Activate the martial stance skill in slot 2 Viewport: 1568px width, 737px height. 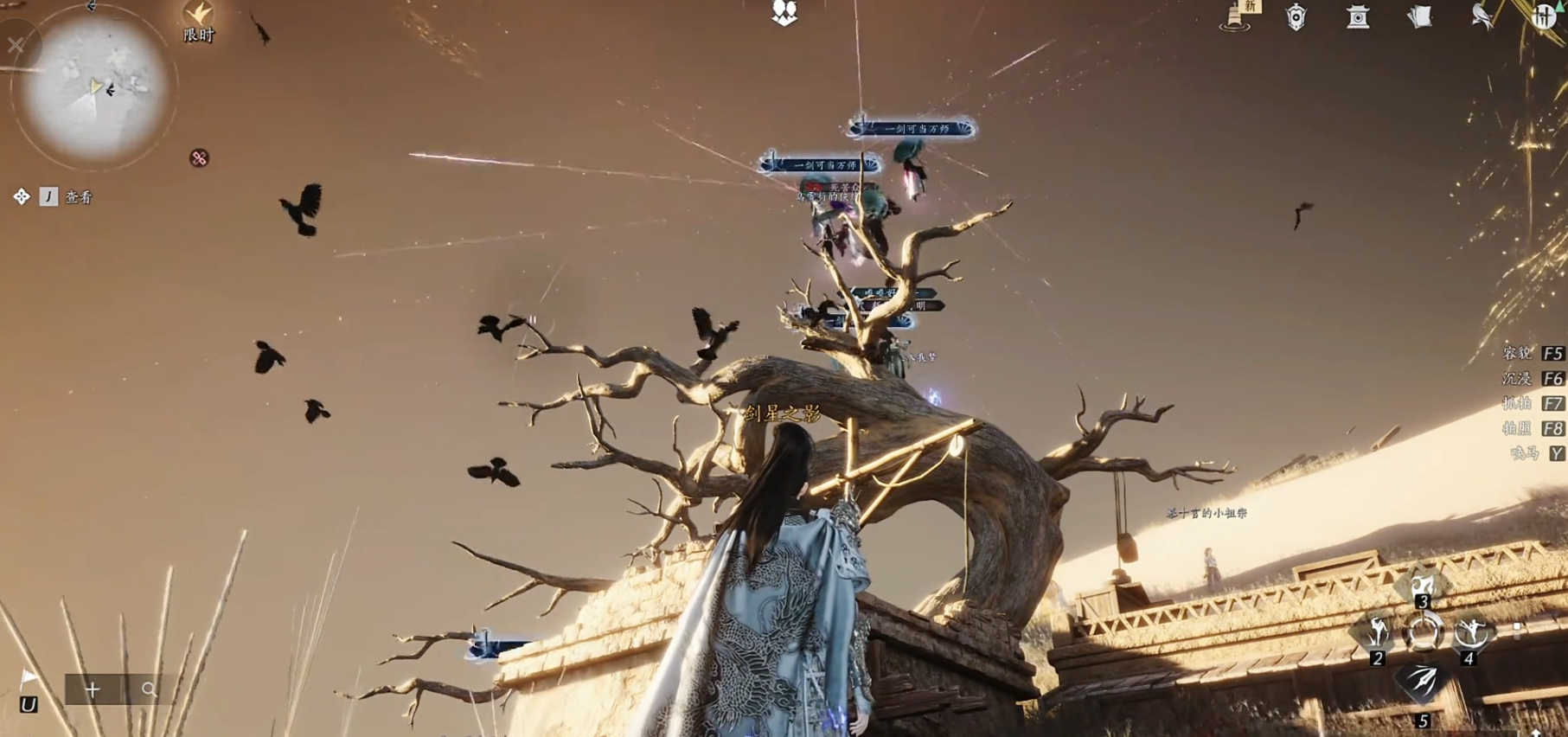[x=1377, y=634]
